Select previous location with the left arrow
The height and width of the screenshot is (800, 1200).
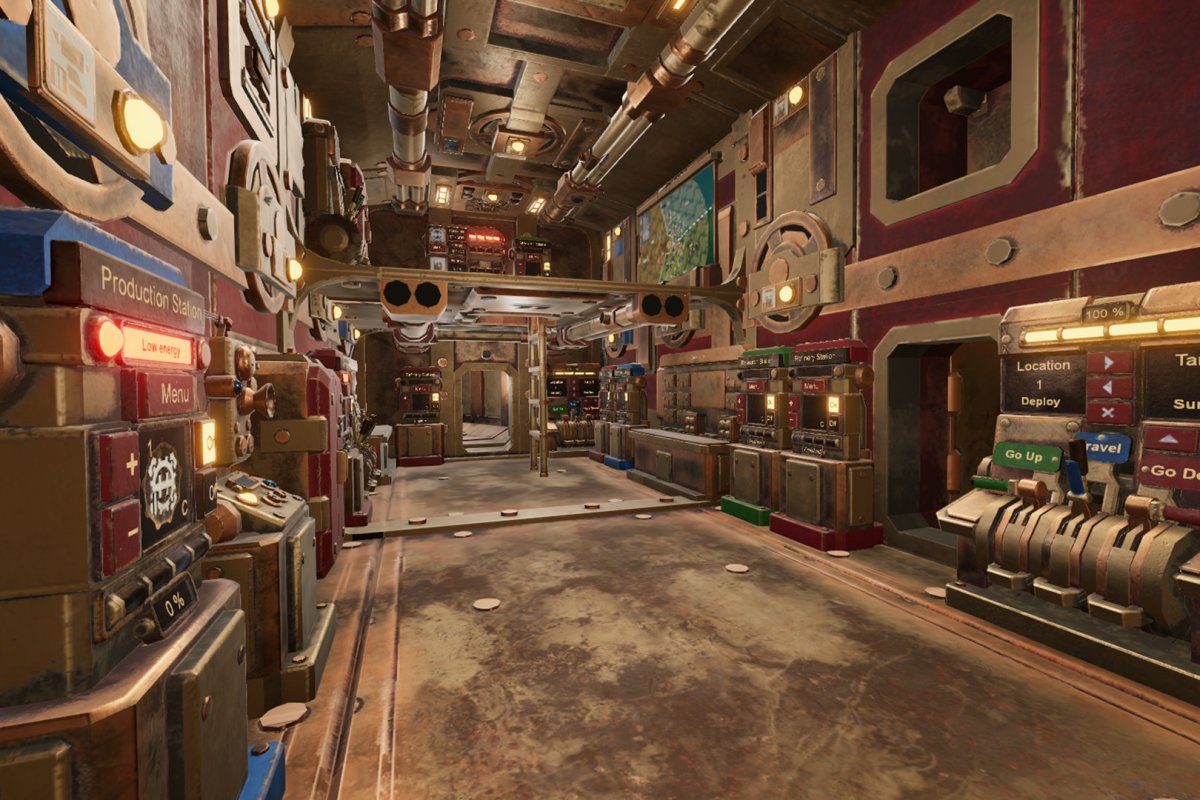tap(1110, 387)
